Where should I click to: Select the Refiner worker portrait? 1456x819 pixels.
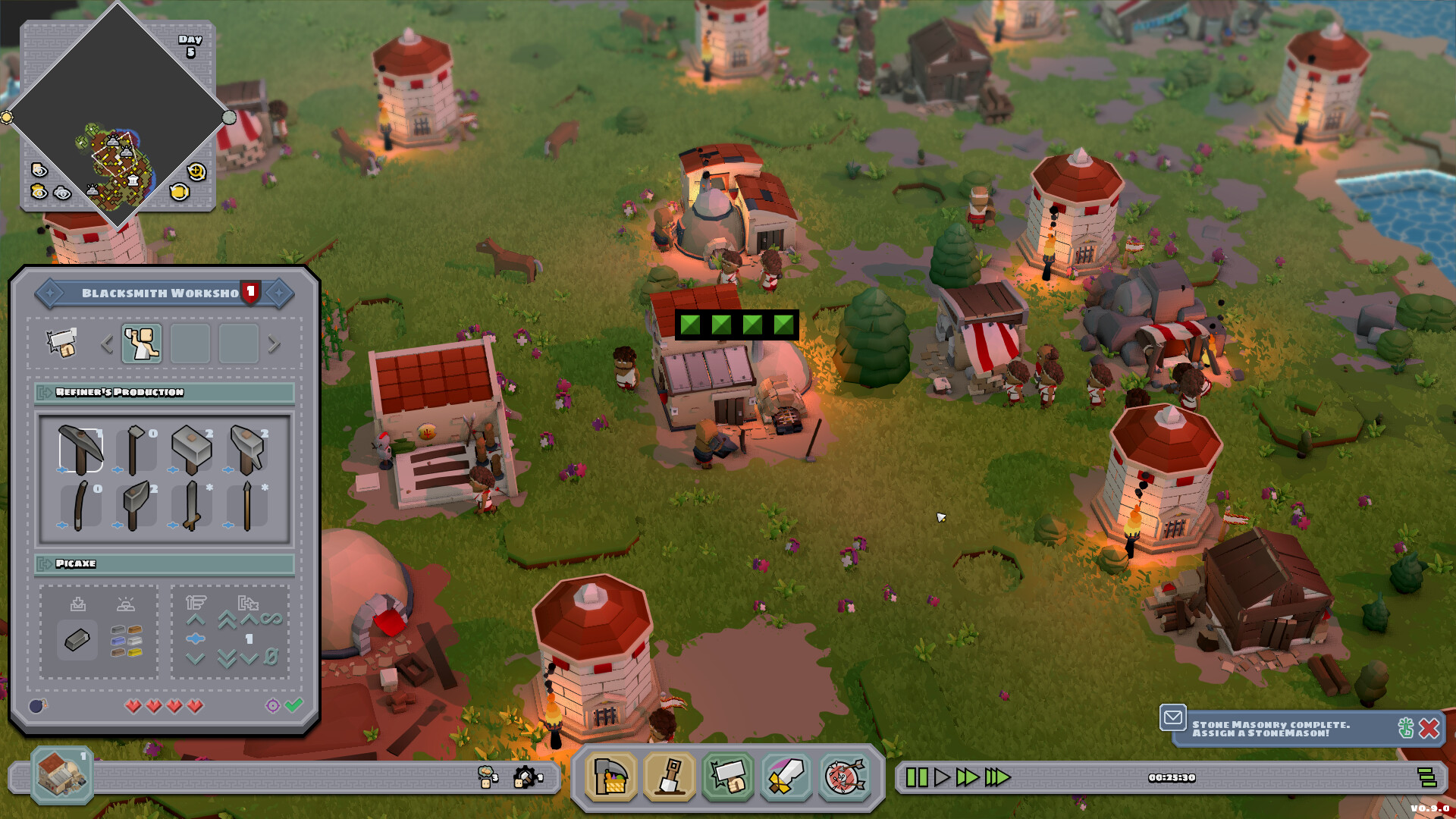(x=140, y=345)
